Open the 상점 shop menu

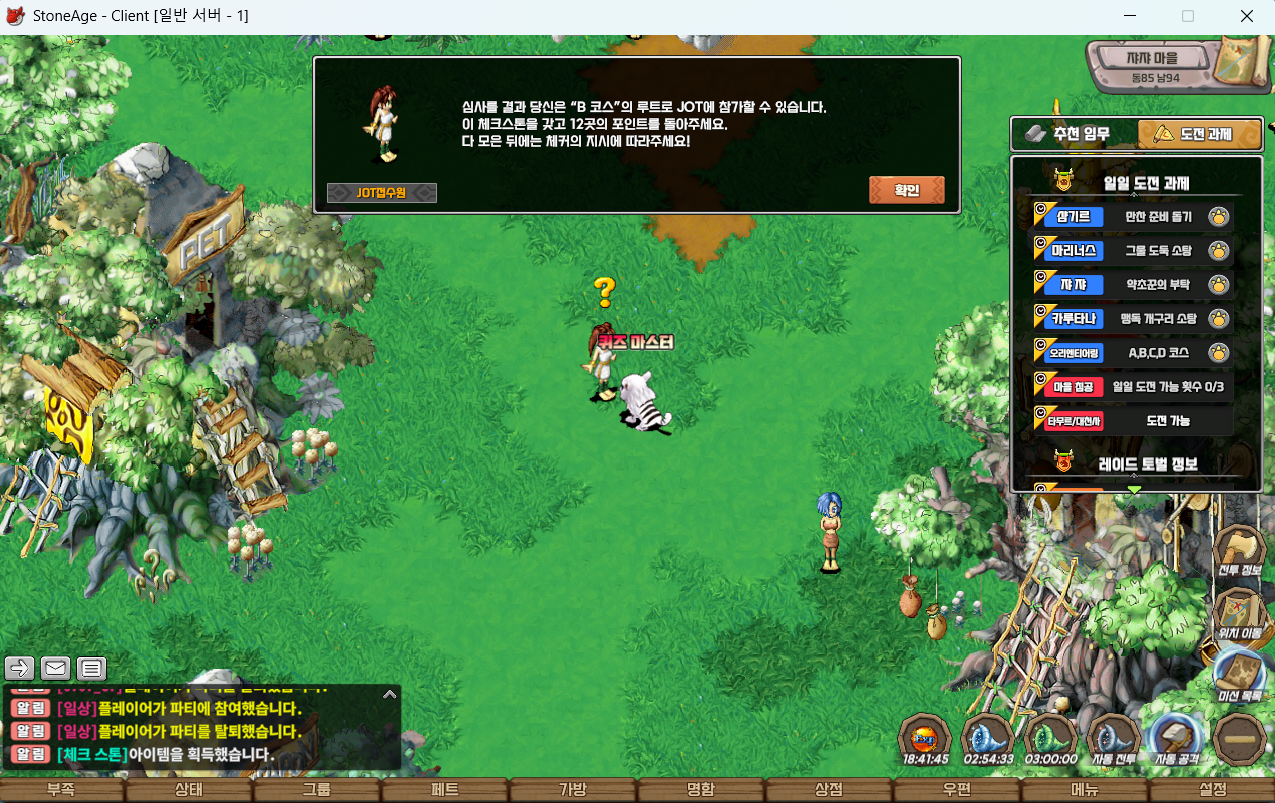[x=828, y=790]
